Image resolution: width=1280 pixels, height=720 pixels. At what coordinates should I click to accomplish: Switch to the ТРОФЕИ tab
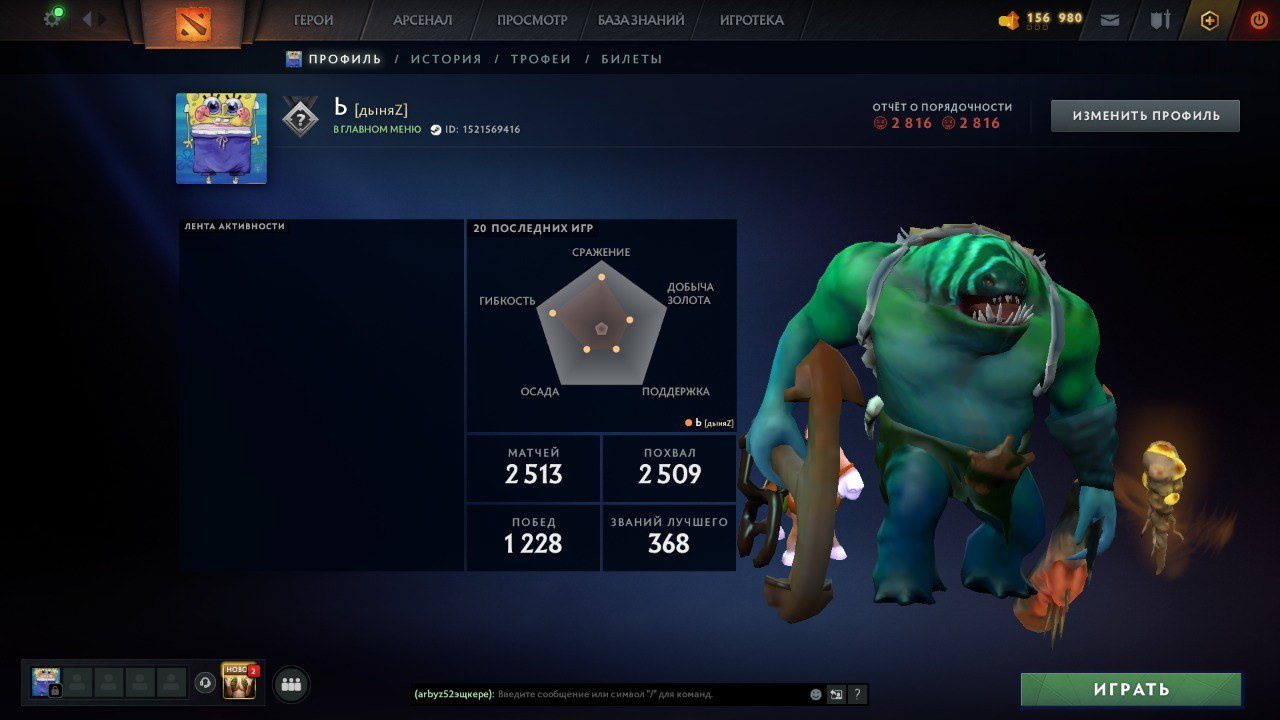[540, 58]
